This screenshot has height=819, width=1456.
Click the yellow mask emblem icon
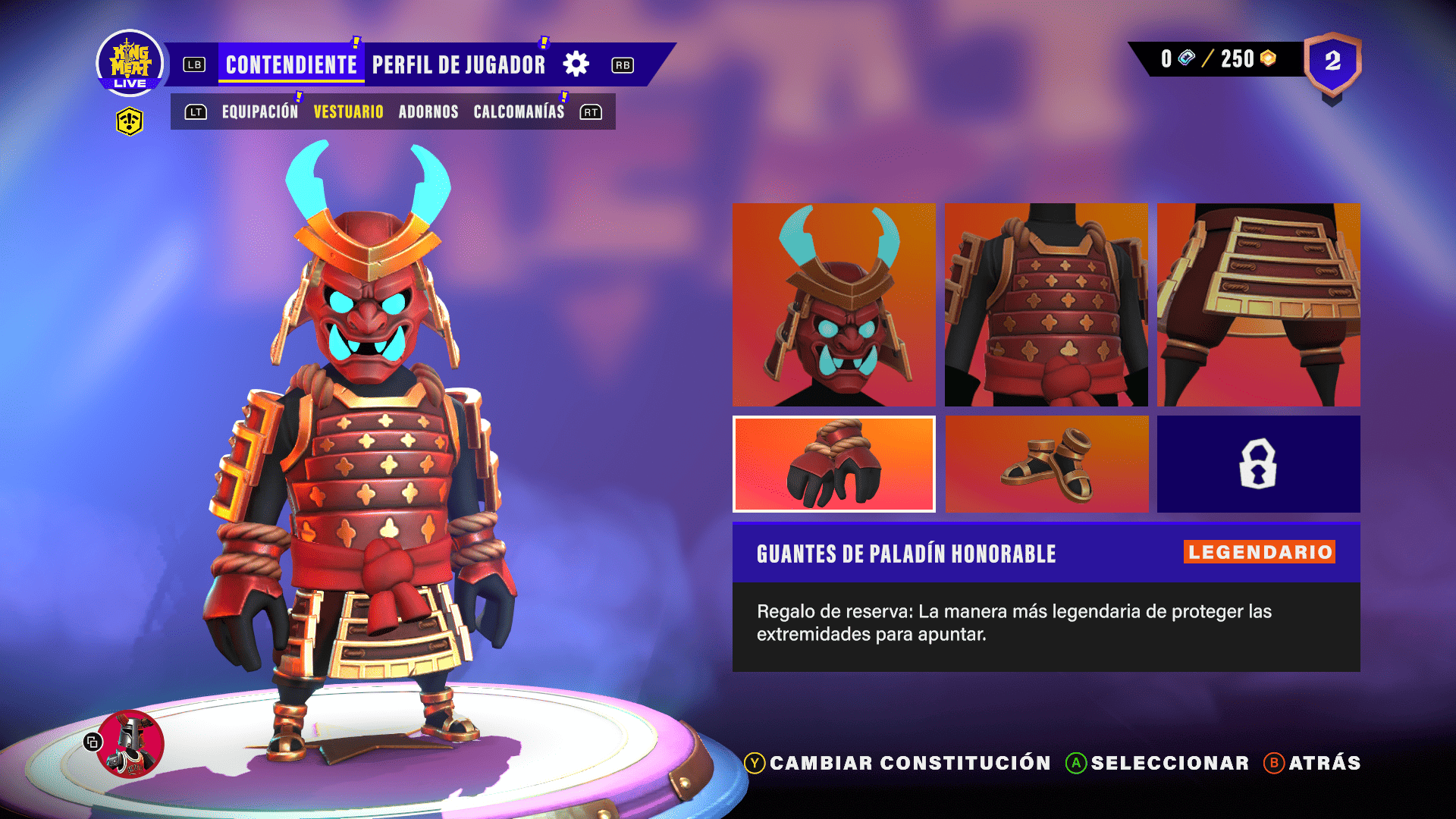coord(130,121)
